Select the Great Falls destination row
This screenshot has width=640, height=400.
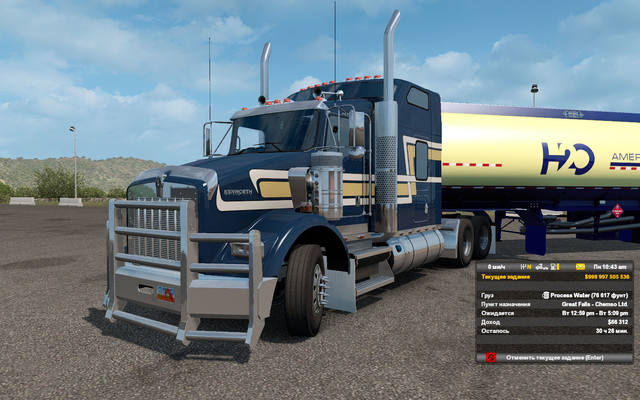(x=553, y=304)
